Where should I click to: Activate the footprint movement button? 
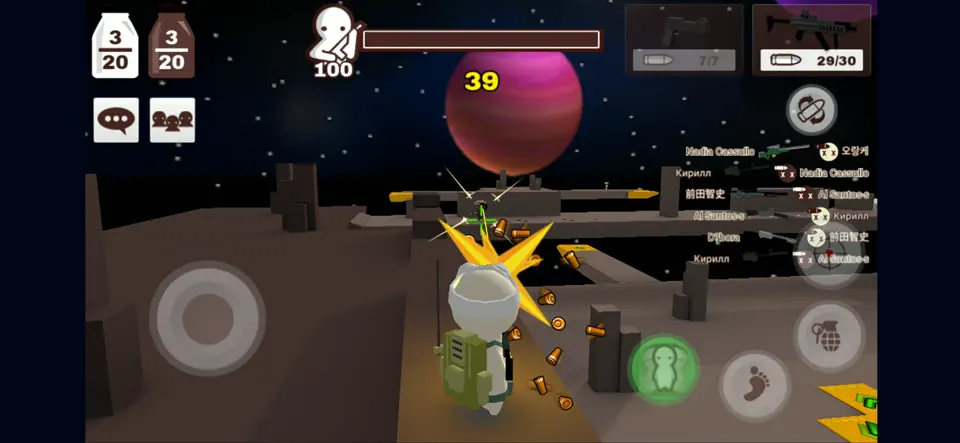tap(755, 386)
